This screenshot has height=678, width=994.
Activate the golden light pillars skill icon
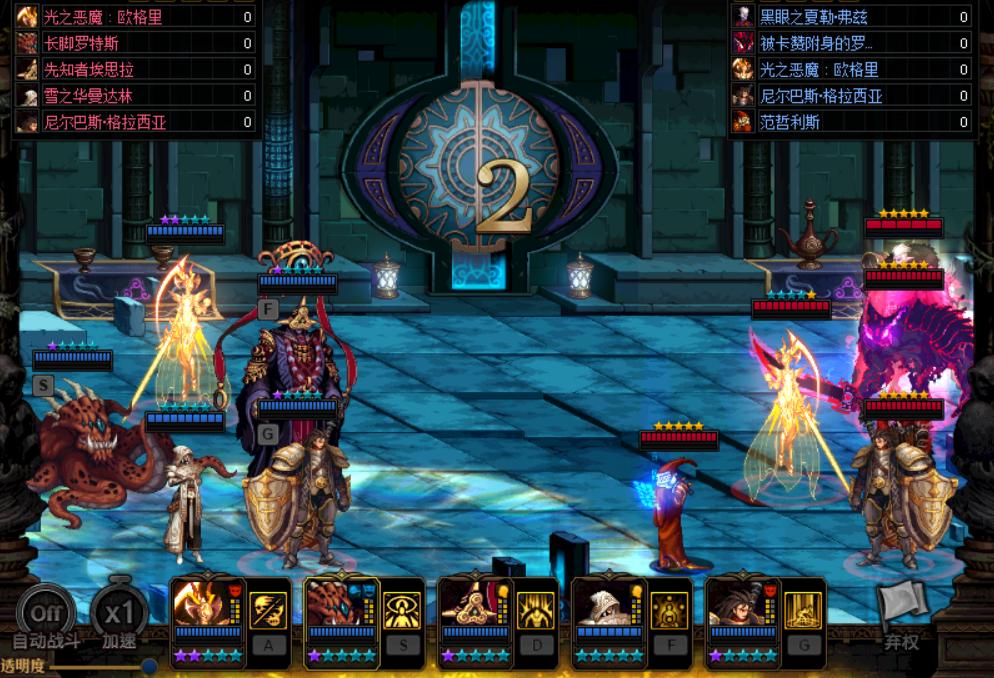tap(804, 610)
